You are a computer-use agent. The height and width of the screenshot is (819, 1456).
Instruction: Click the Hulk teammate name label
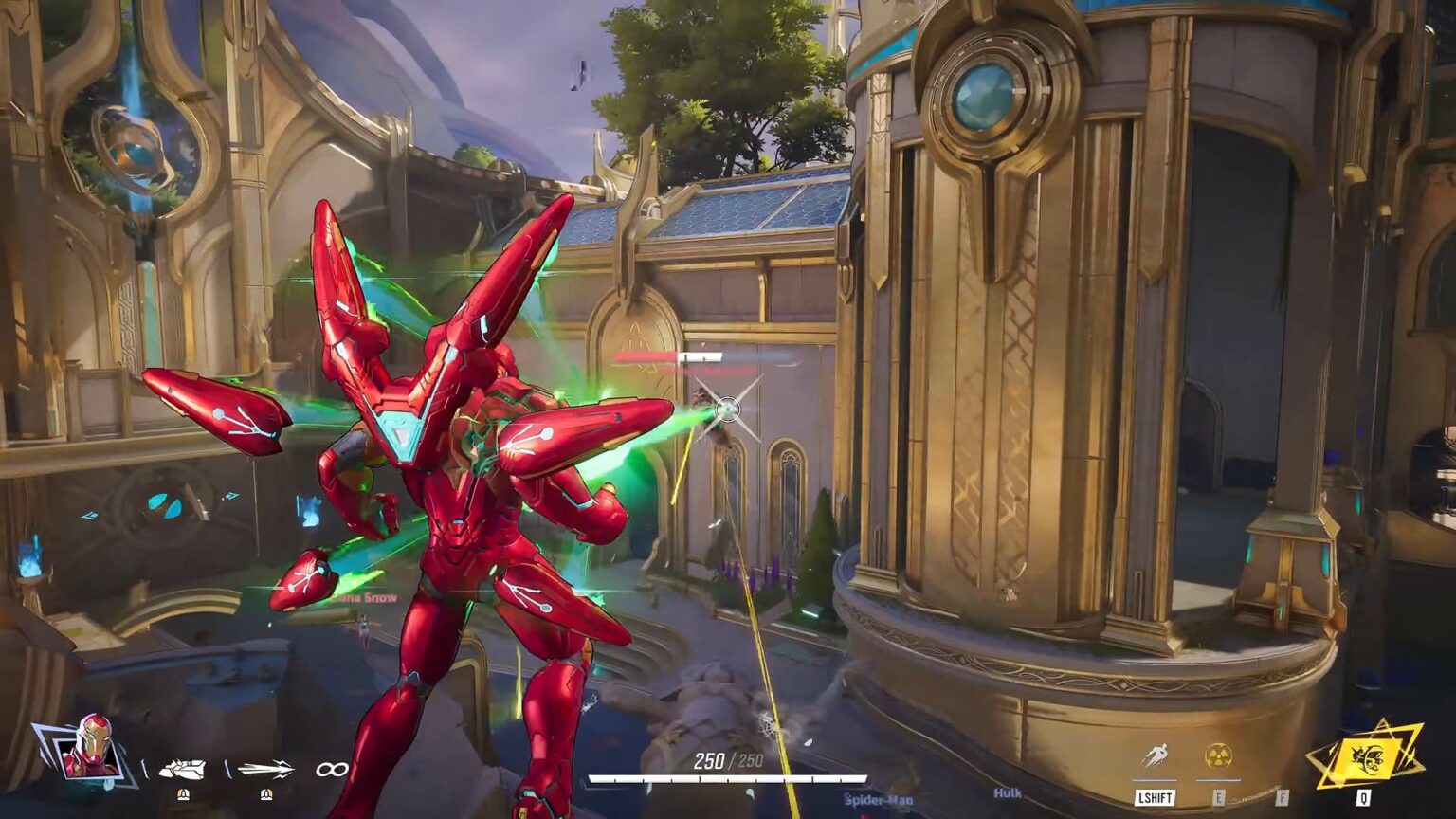tap(1009, 792)
